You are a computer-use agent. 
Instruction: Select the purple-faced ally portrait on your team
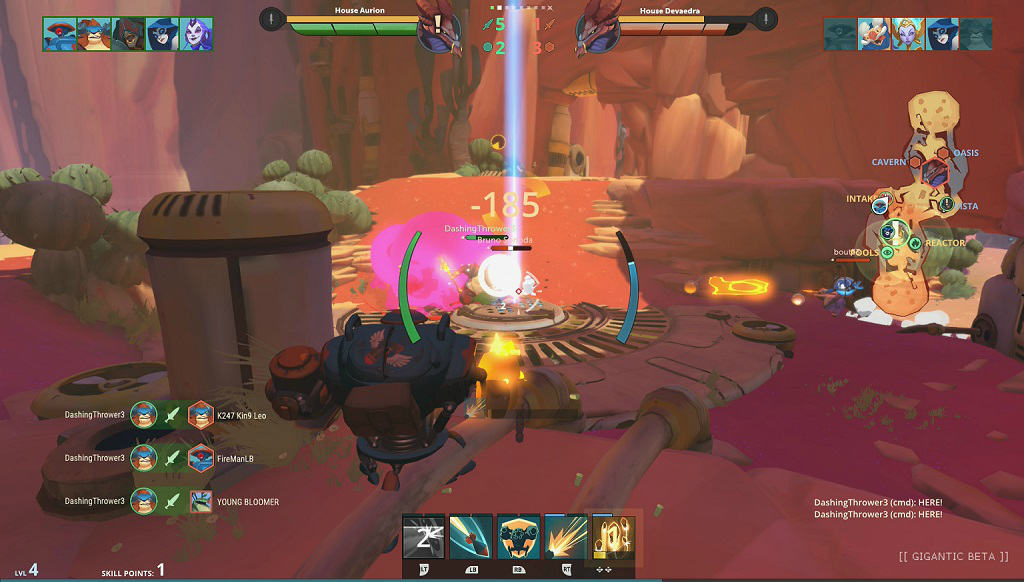point(195,34)
